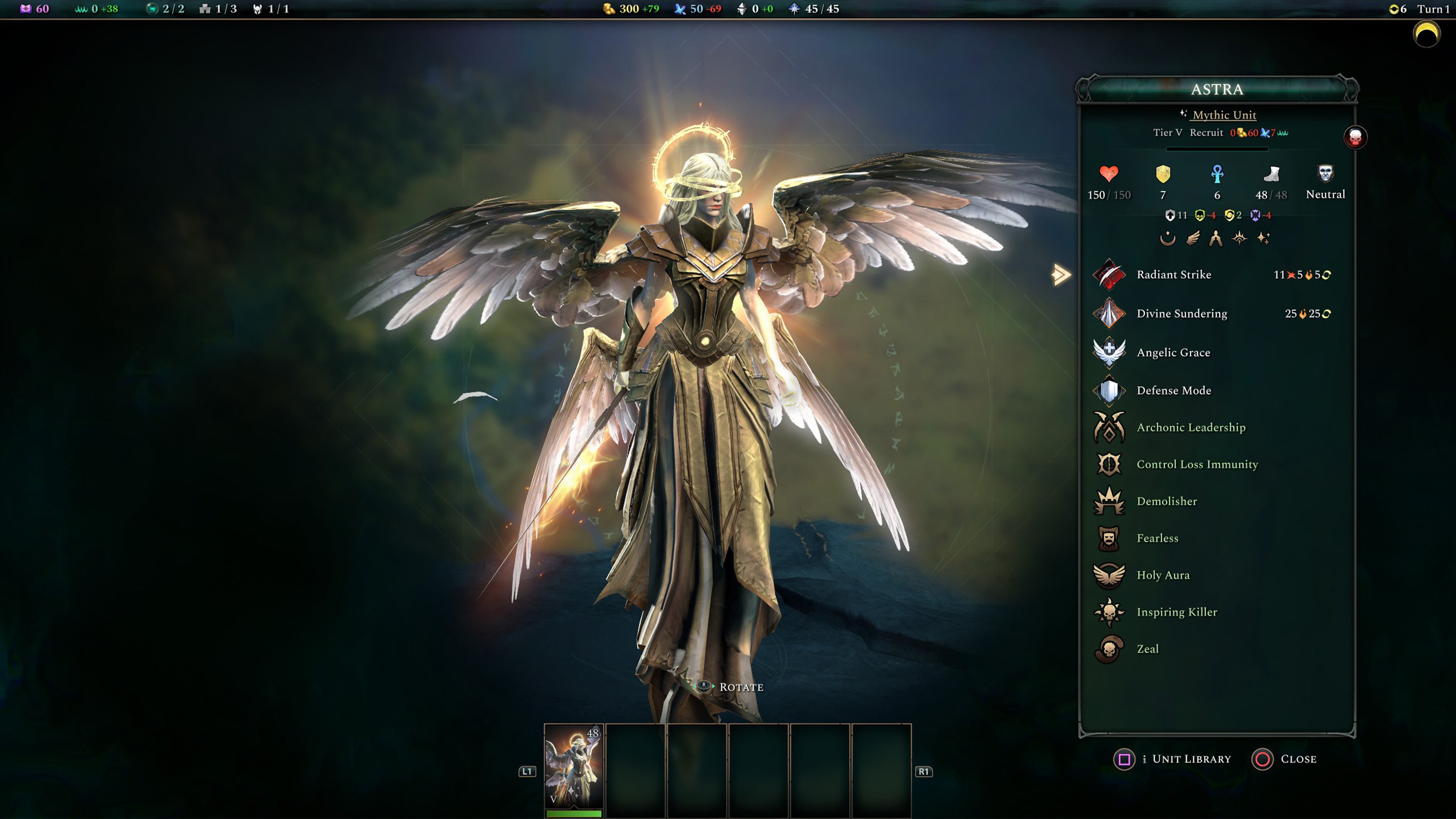This screenshot has width=1456, height=819.
Task: Click the red skull enemy icon beside Recruit info
Action: [x=1356, y=137]
